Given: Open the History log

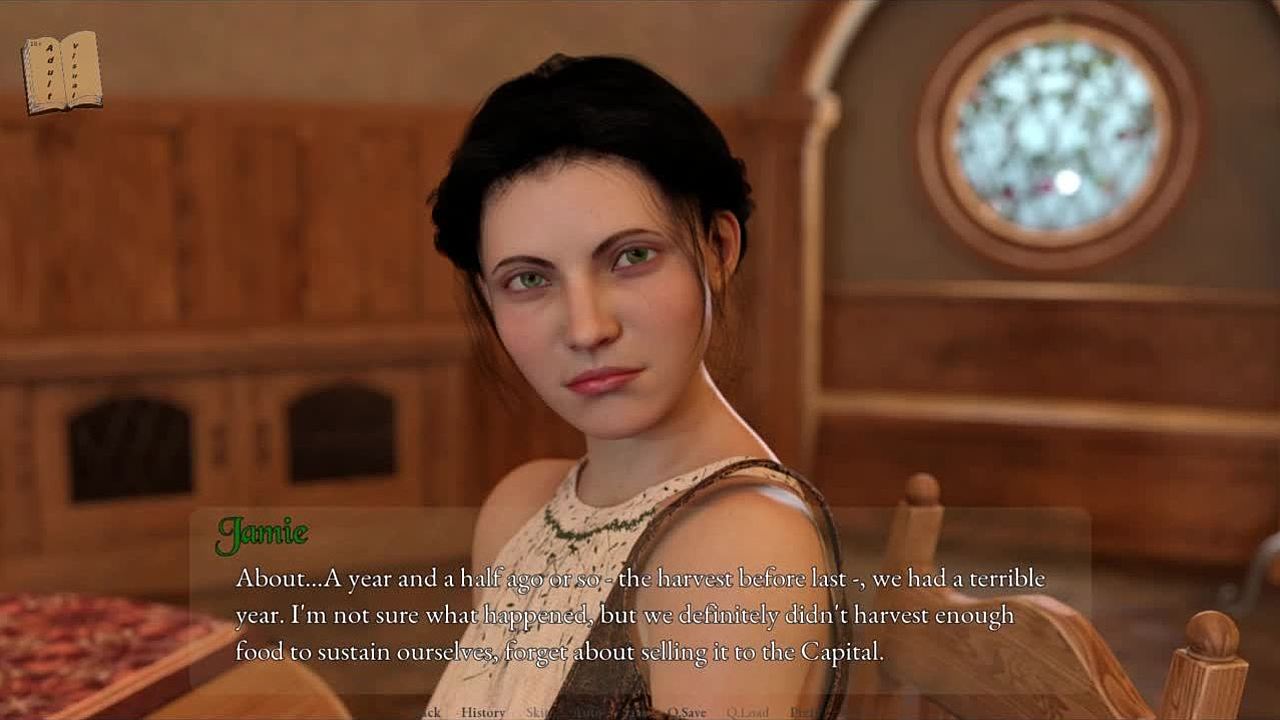Looking at the screenshot, I should click(x=483, y=712).
